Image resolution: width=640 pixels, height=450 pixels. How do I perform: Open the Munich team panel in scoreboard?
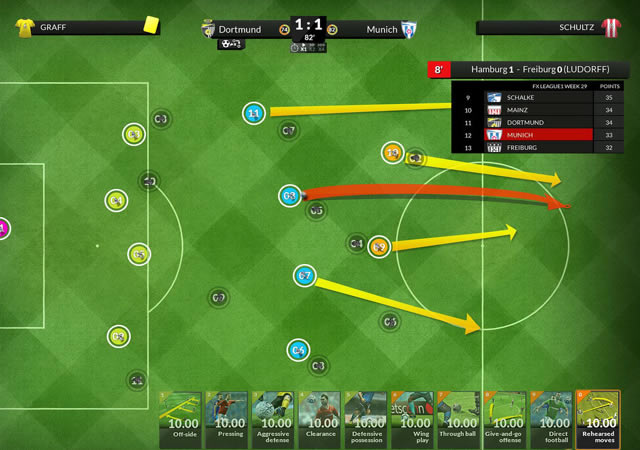375,29
